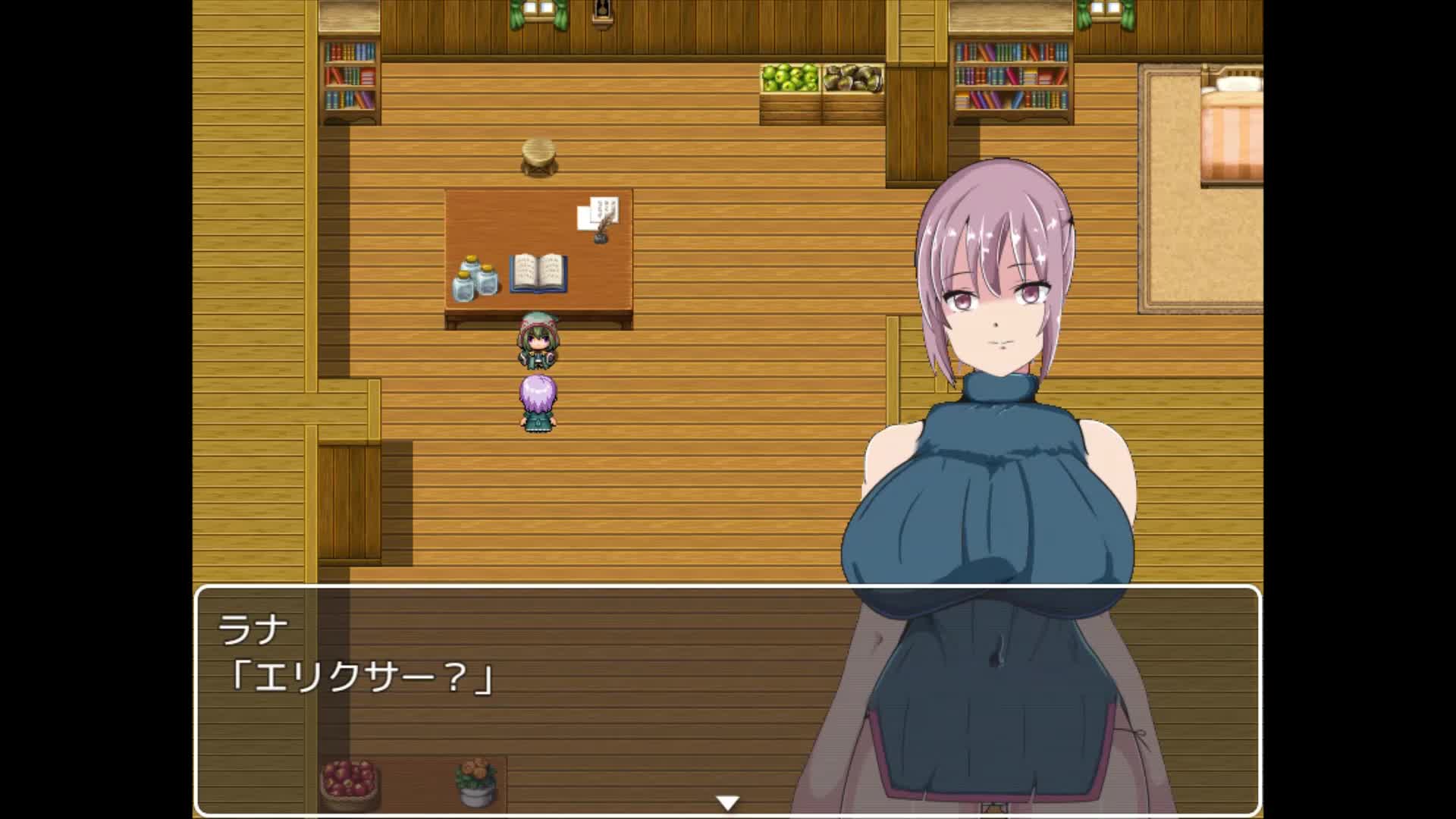This screenshot has width=1456, height=819.
Task: Advance dialogue with the white continue arrow
Action: pos(727,802)
